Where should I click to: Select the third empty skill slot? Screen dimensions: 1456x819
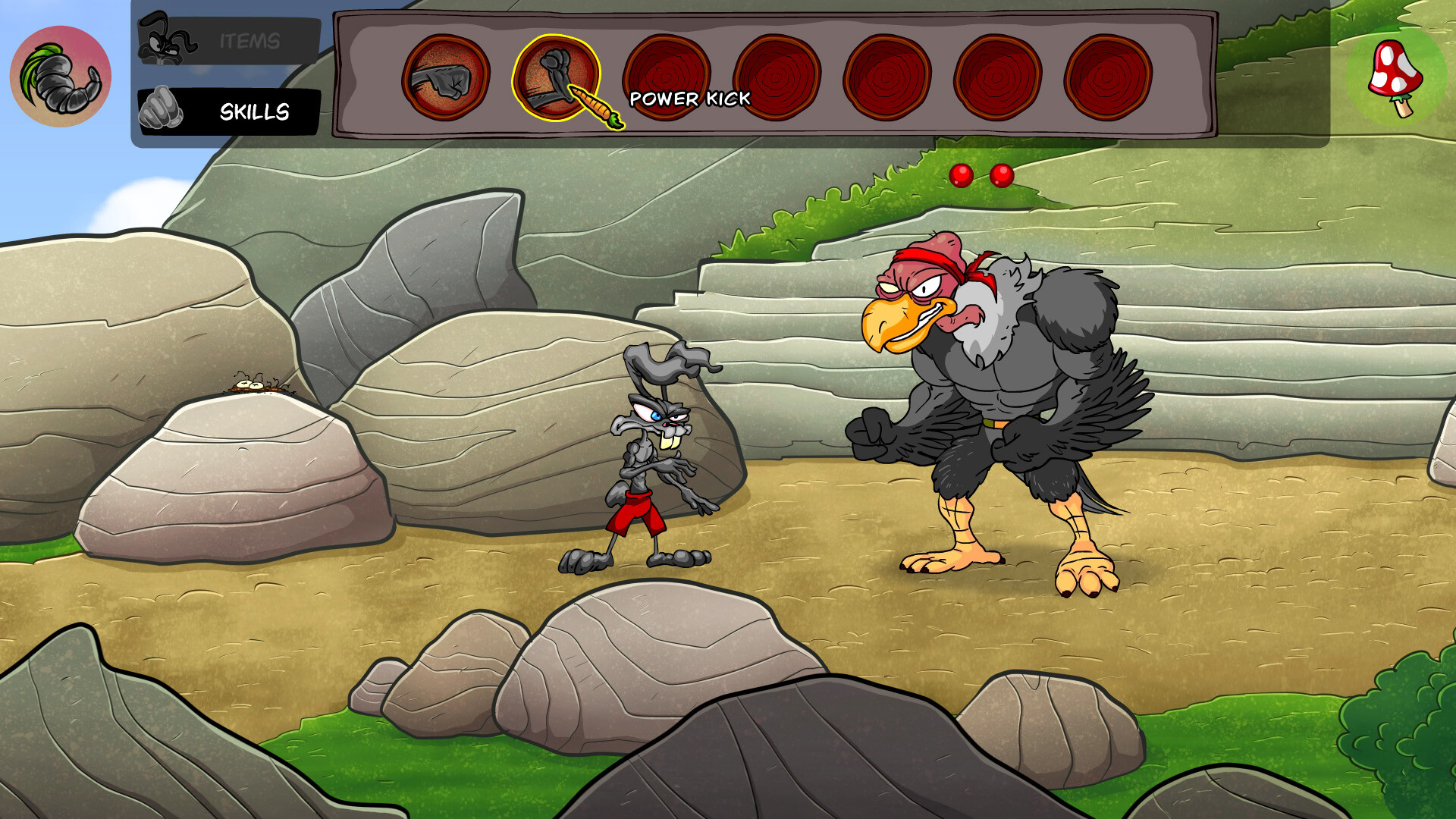coord(667,76)
